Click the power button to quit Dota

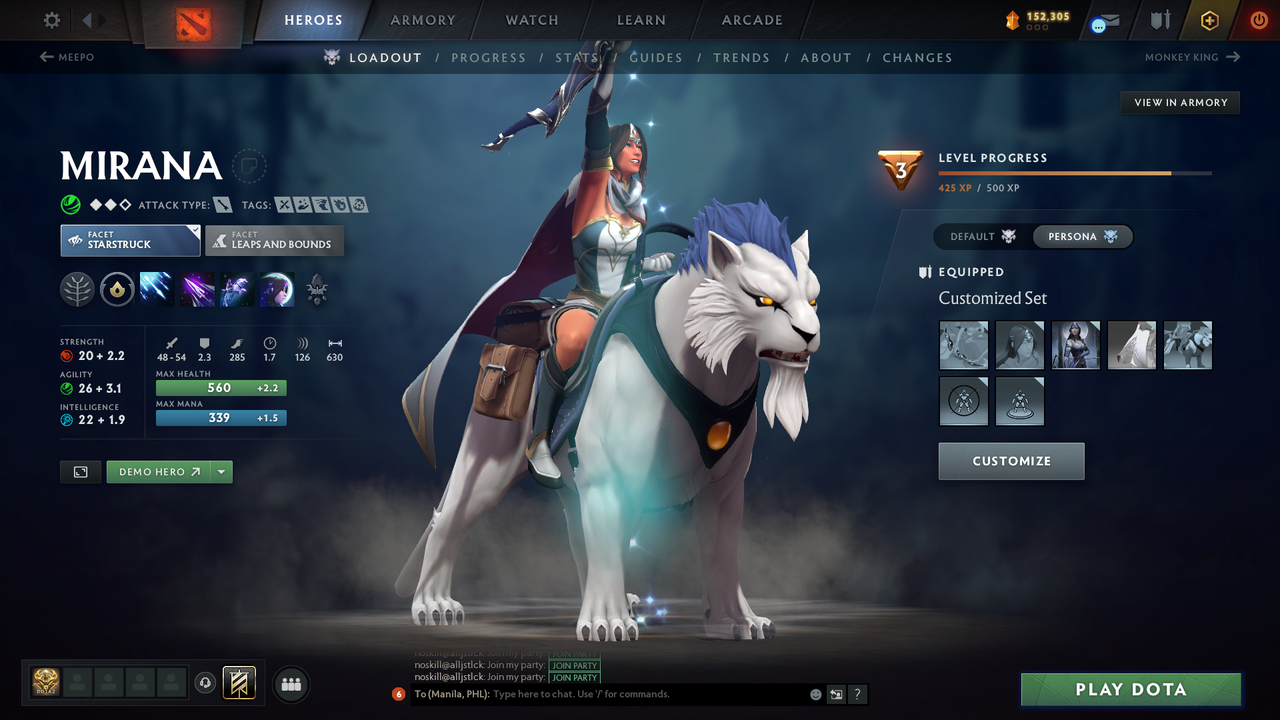coord(1258,19)
